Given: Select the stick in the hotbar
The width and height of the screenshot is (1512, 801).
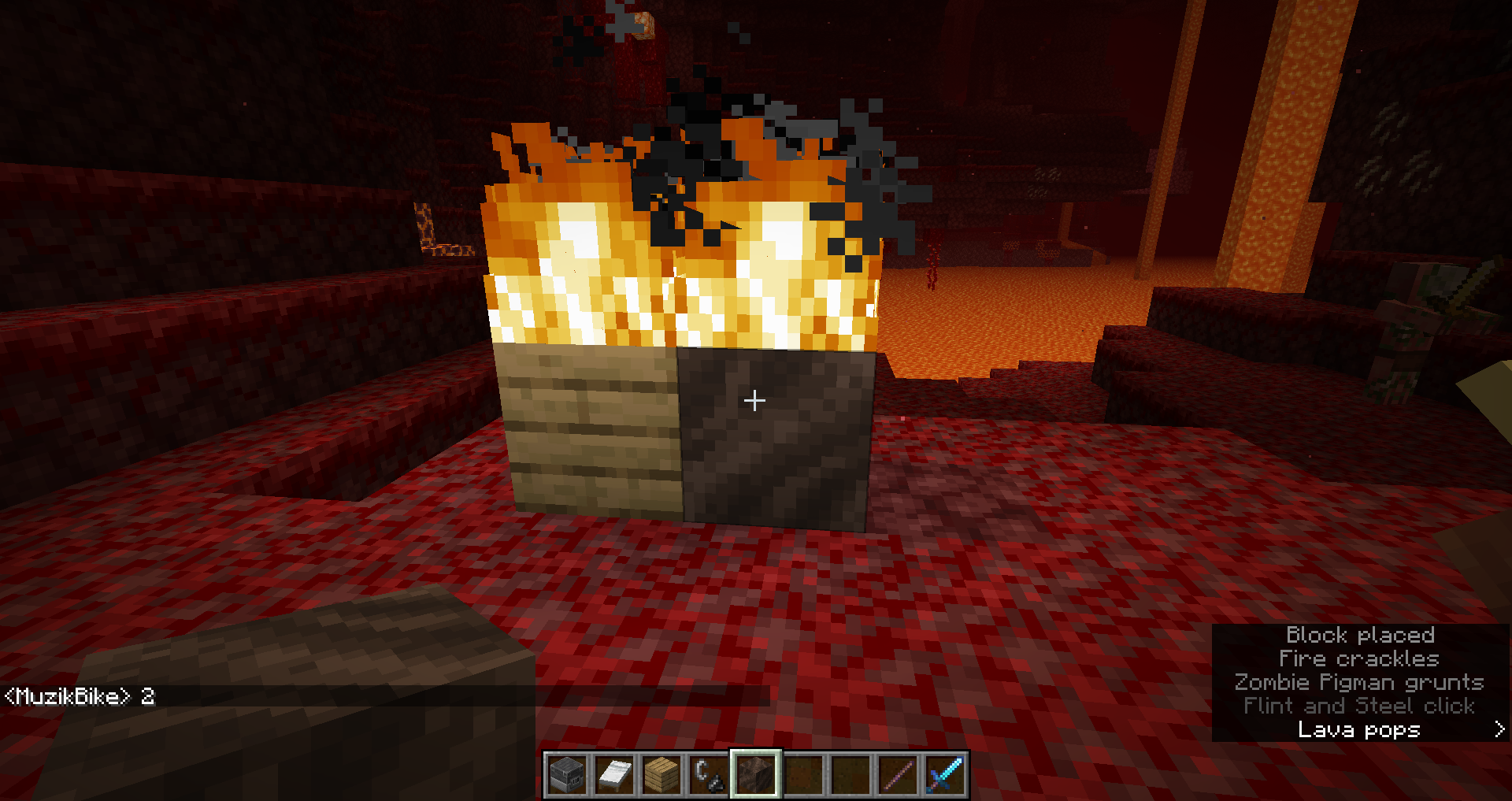Looking at the screenshot, I should (898, 774).
